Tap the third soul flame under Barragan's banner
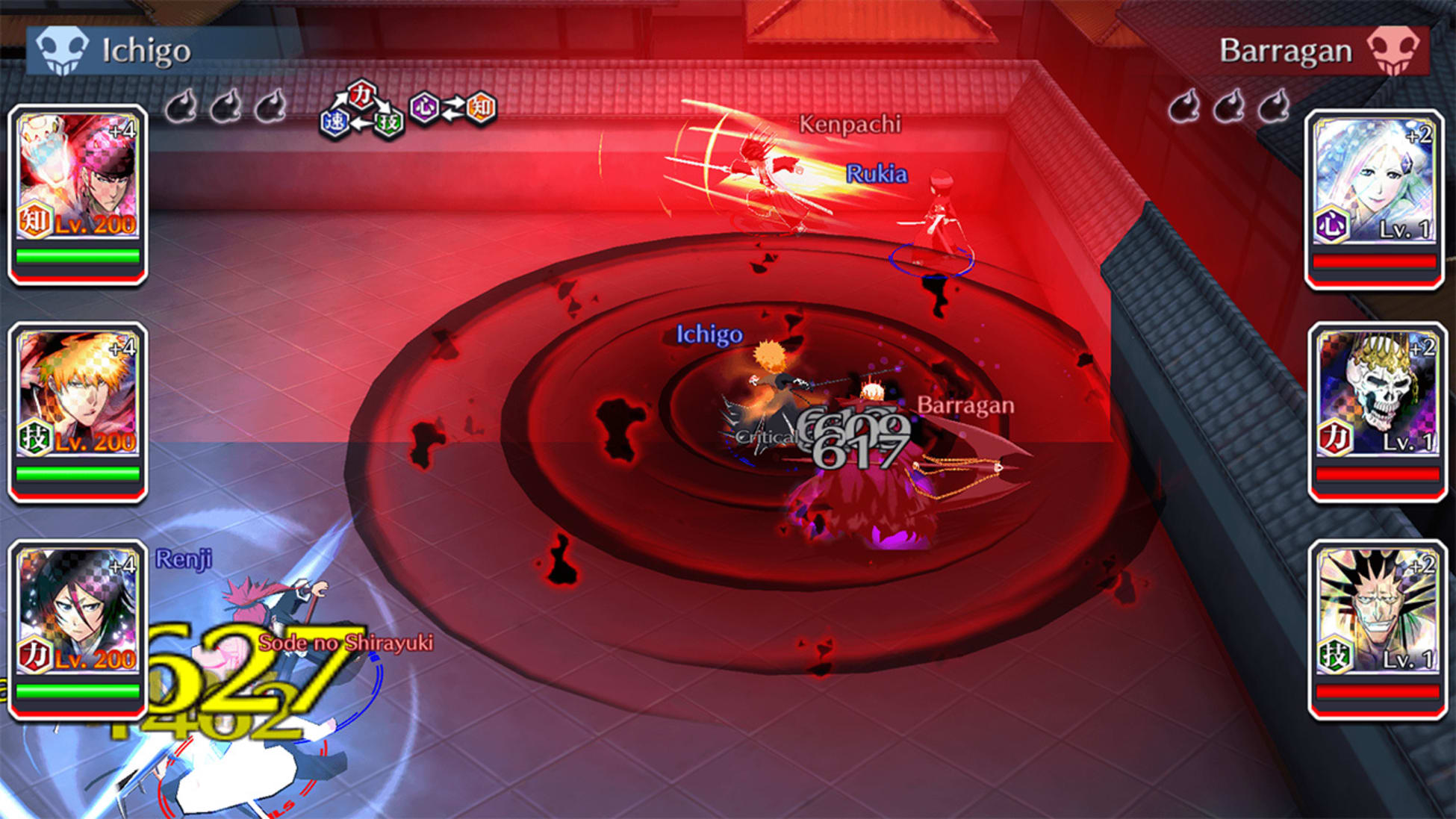 pos(1274,107)
